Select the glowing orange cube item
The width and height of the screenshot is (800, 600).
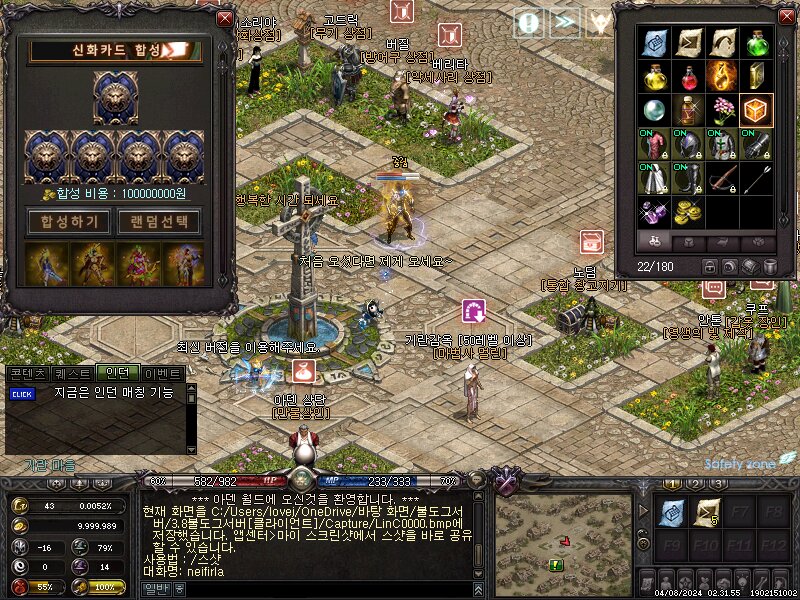tap(756, 110)
